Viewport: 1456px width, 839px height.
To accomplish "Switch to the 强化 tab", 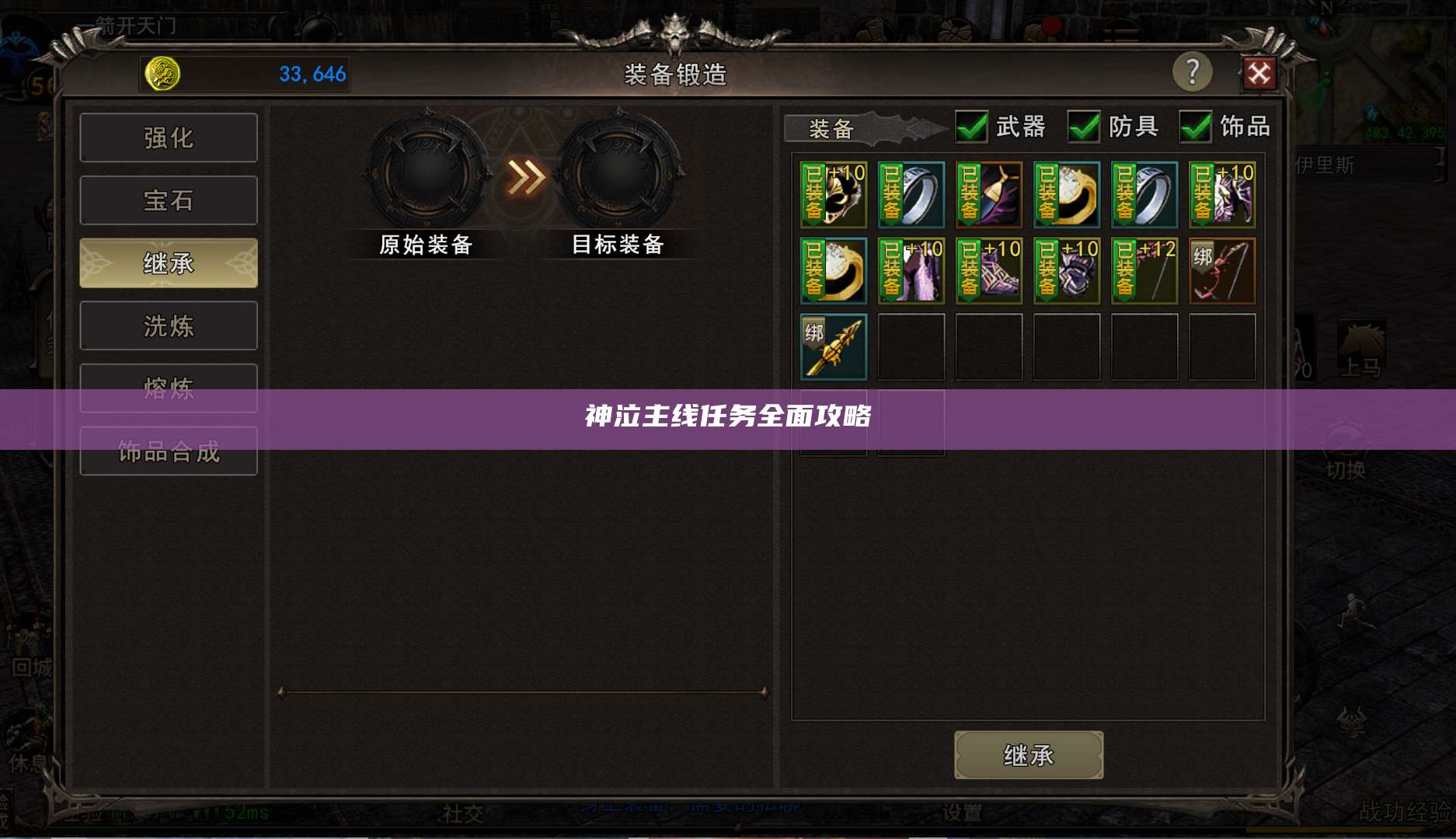I will 168,137.
